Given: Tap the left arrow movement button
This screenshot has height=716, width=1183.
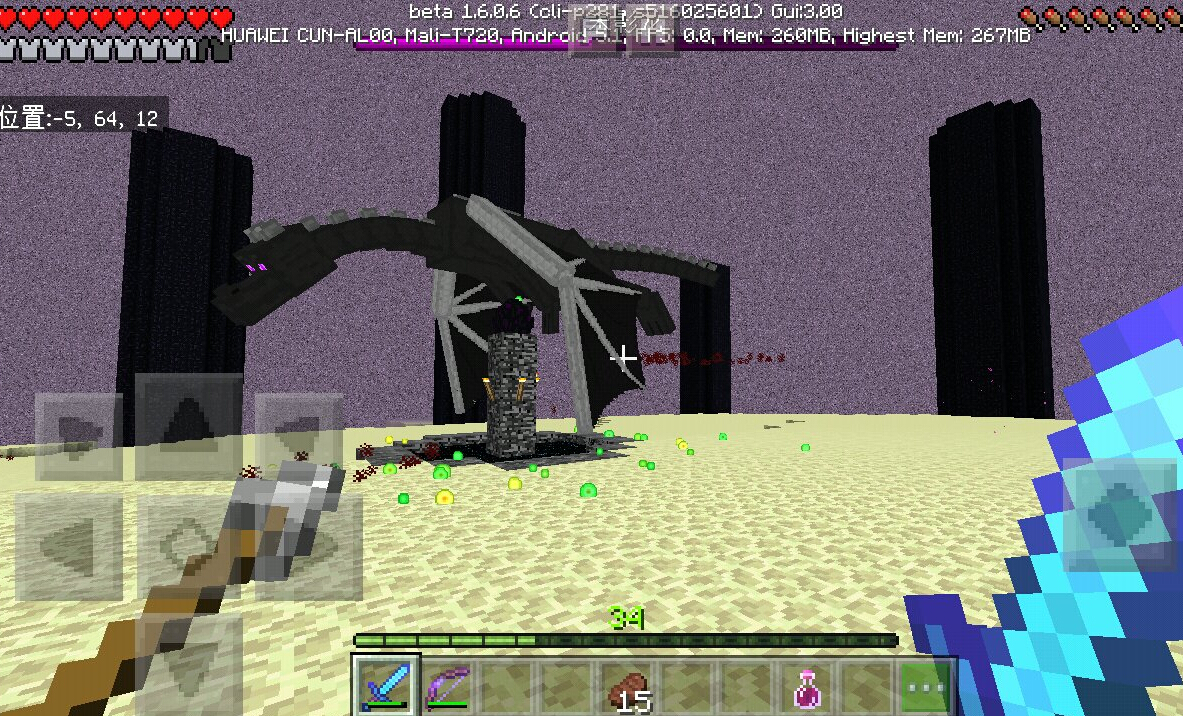Looking at the screenshot, I should [70, 547].
